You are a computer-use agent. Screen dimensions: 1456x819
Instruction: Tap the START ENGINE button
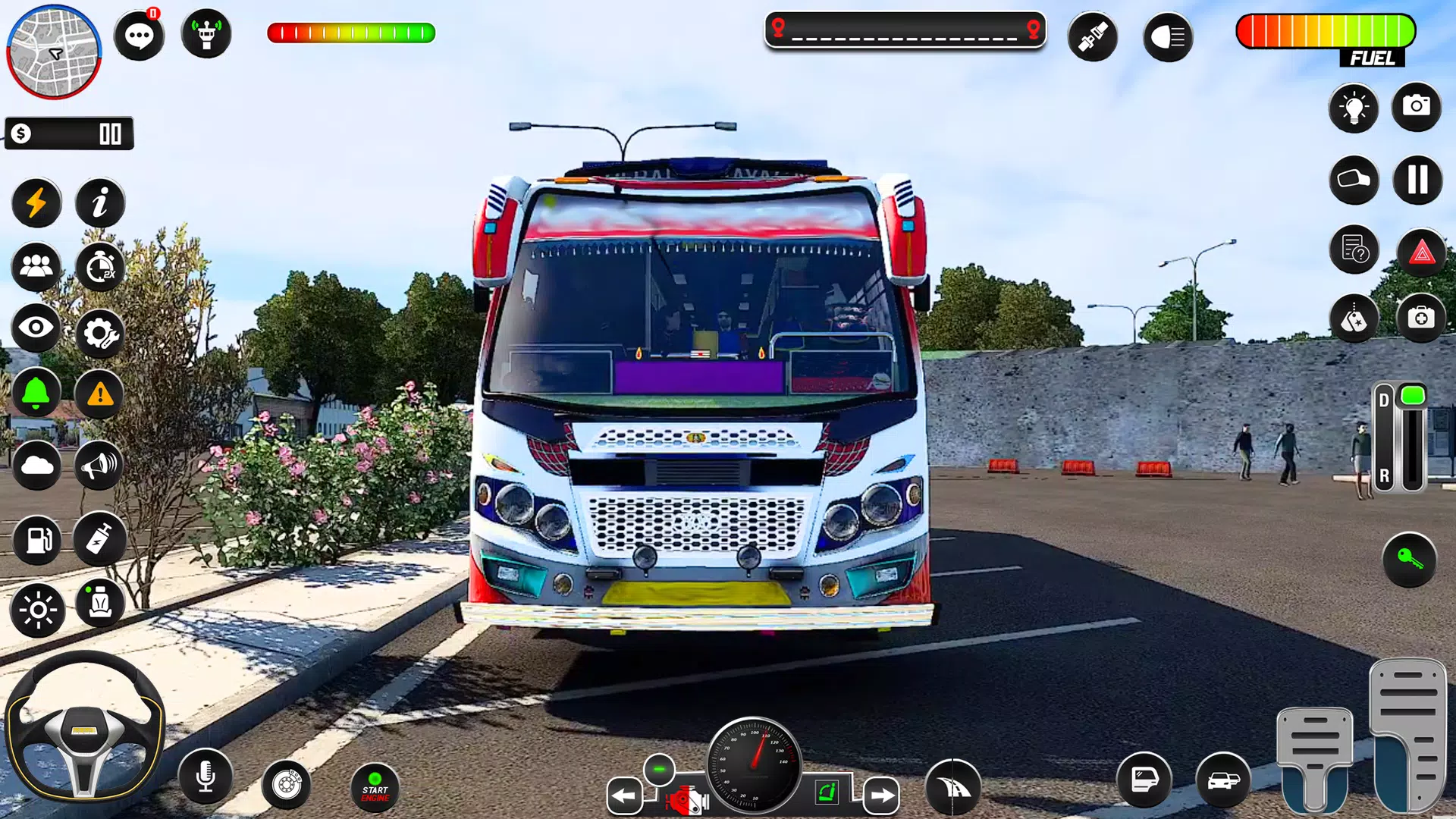click(375, 789)
